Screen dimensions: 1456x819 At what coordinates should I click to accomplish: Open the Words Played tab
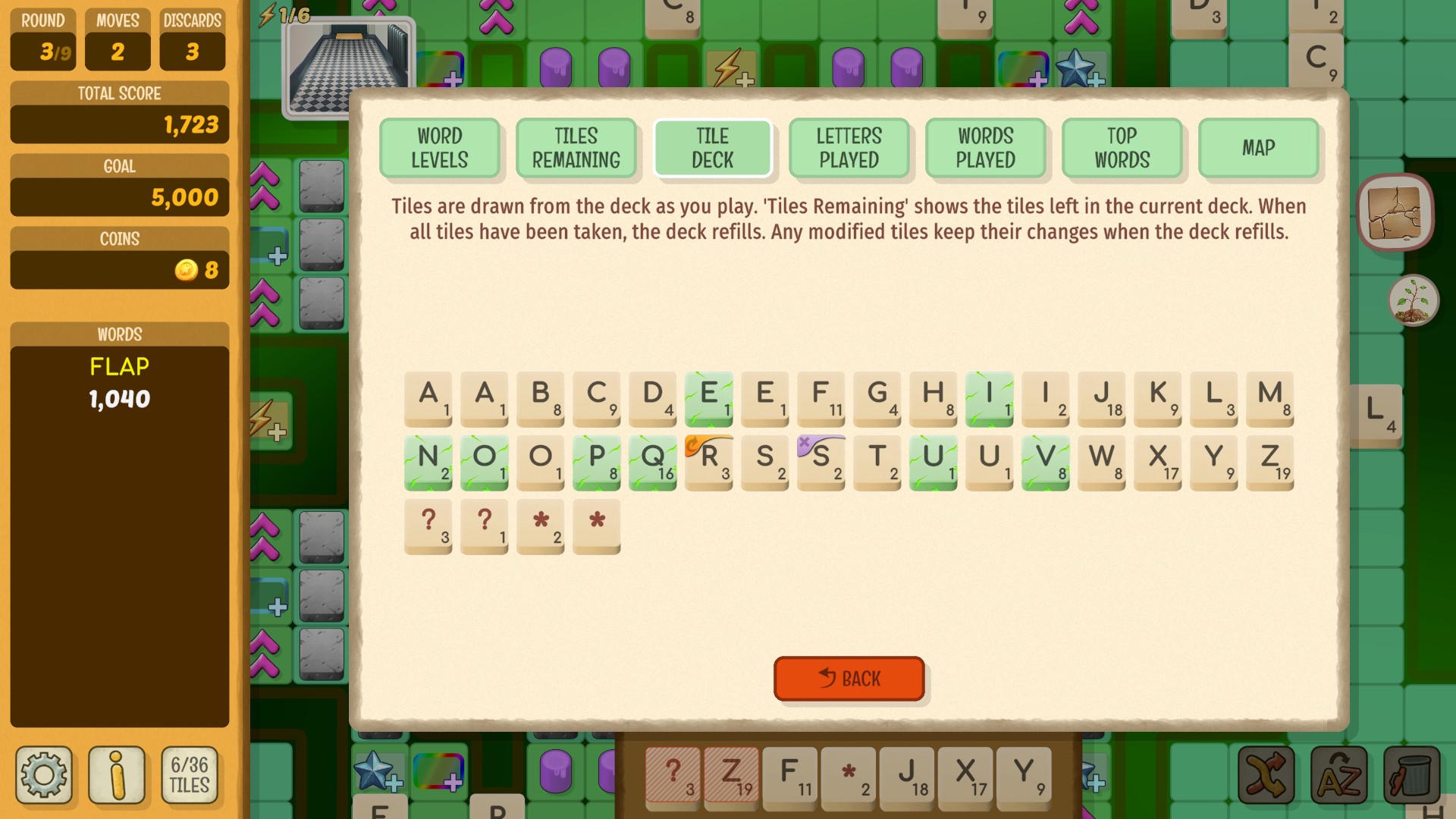click(985, 148)
